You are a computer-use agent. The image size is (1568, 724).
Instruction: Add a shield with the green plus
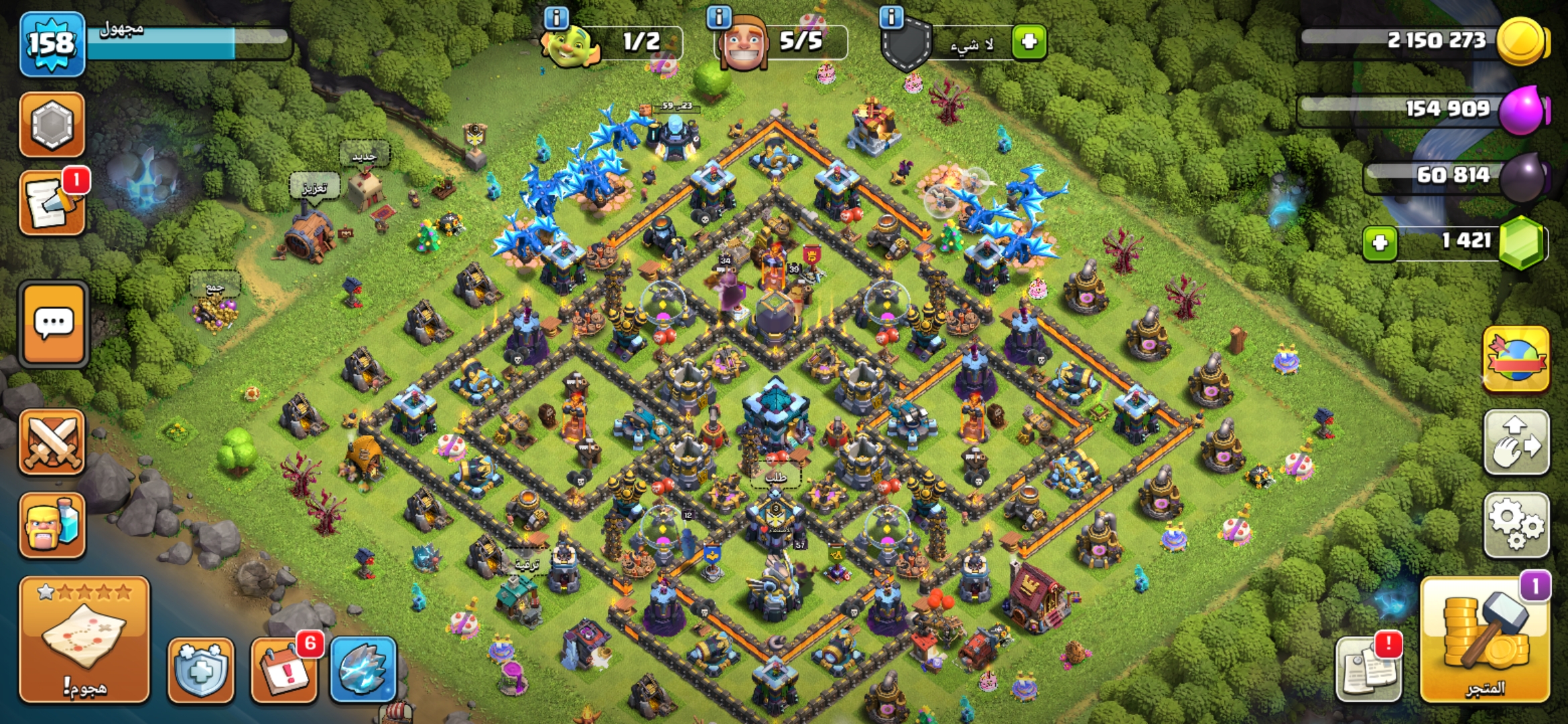(x=1029, y=42)
